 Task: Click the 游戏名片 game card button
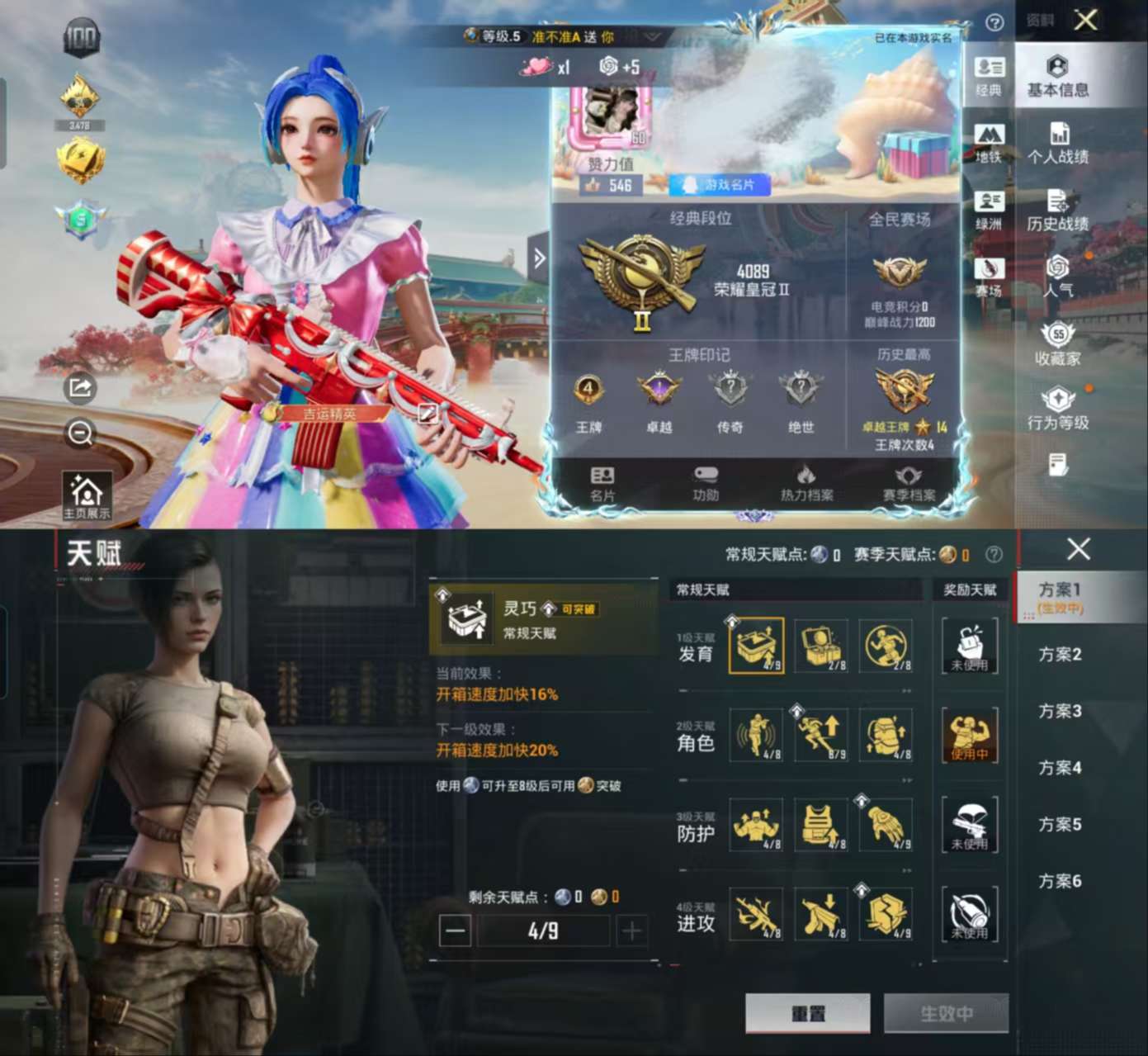point(720,185)
